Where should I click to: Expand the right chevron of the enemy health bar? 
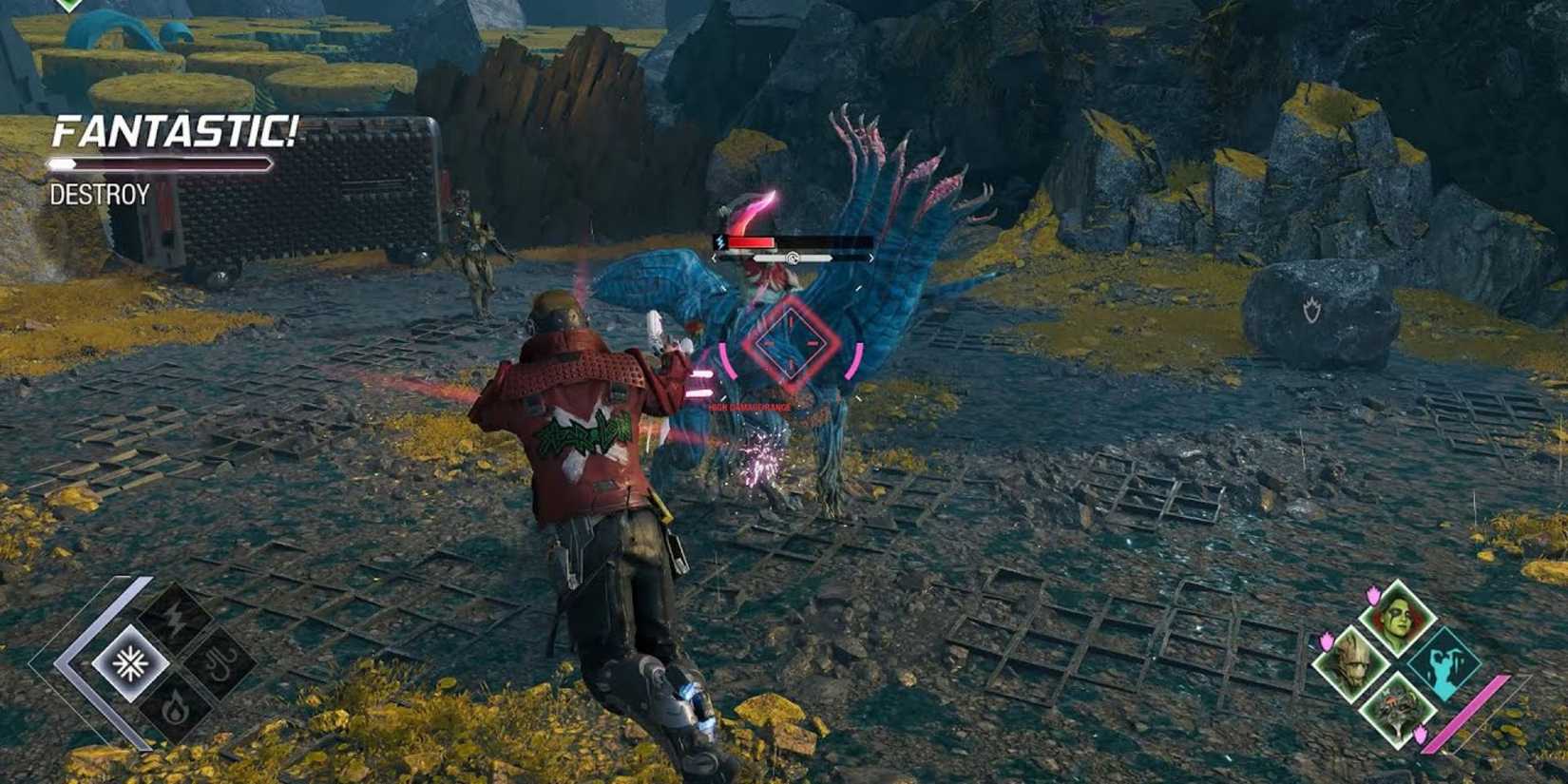(x=871, y=258)
